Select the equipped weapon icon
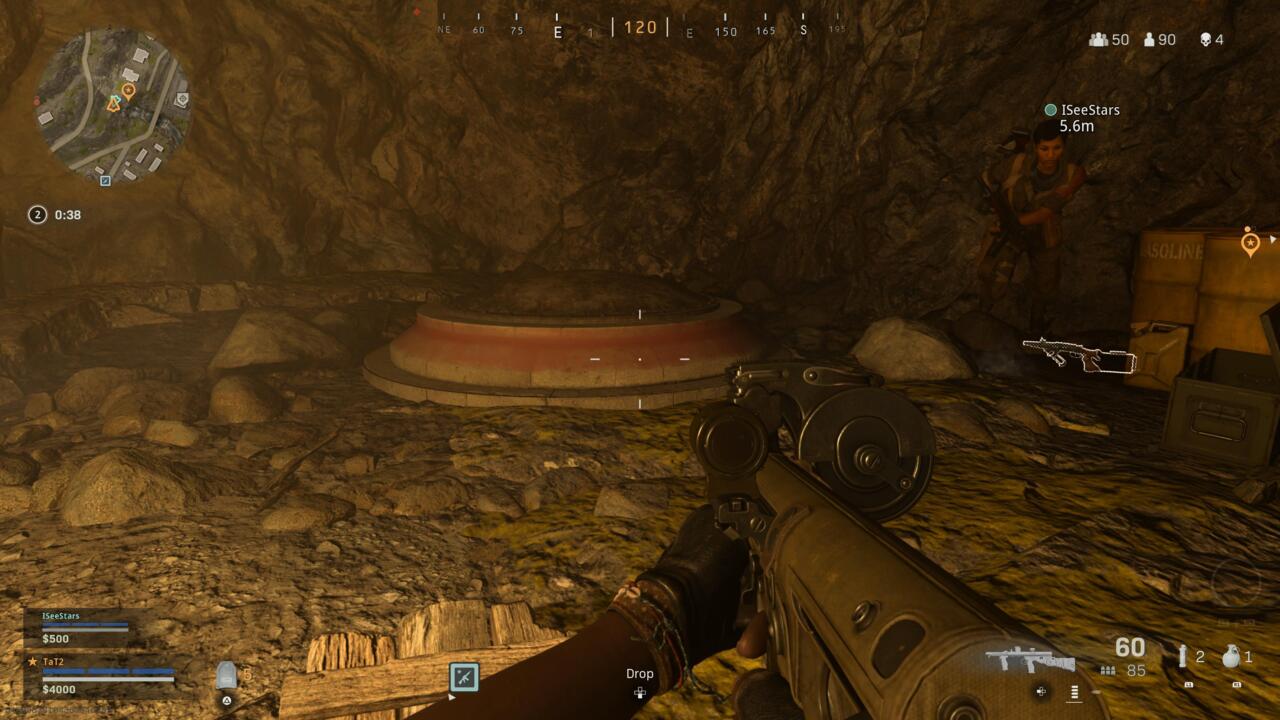This screenshot has height=720, width=1280. pos(1030,660)
